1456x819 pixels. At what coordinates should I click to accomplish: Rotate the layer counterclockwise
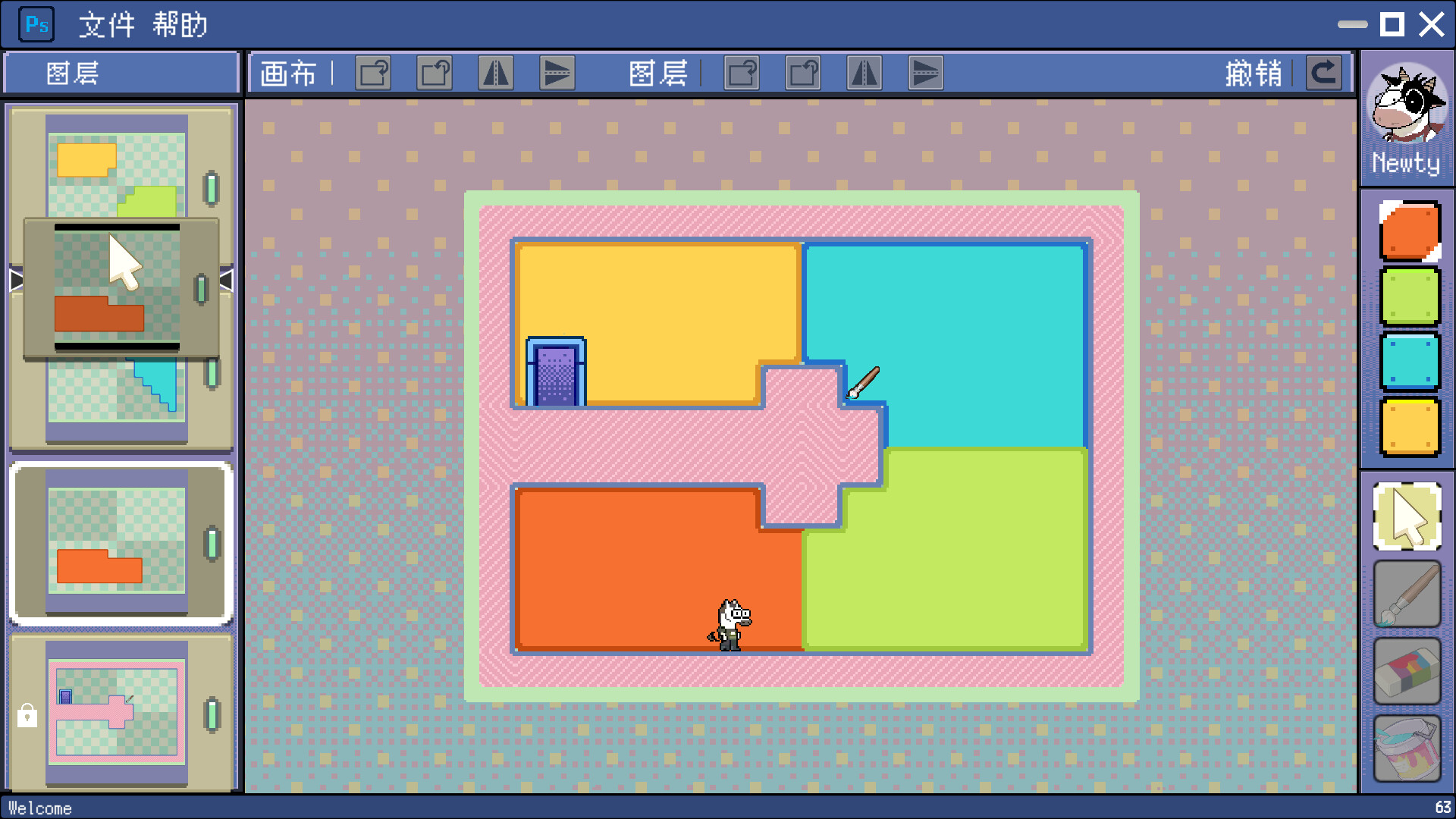[x=805, y=73]
